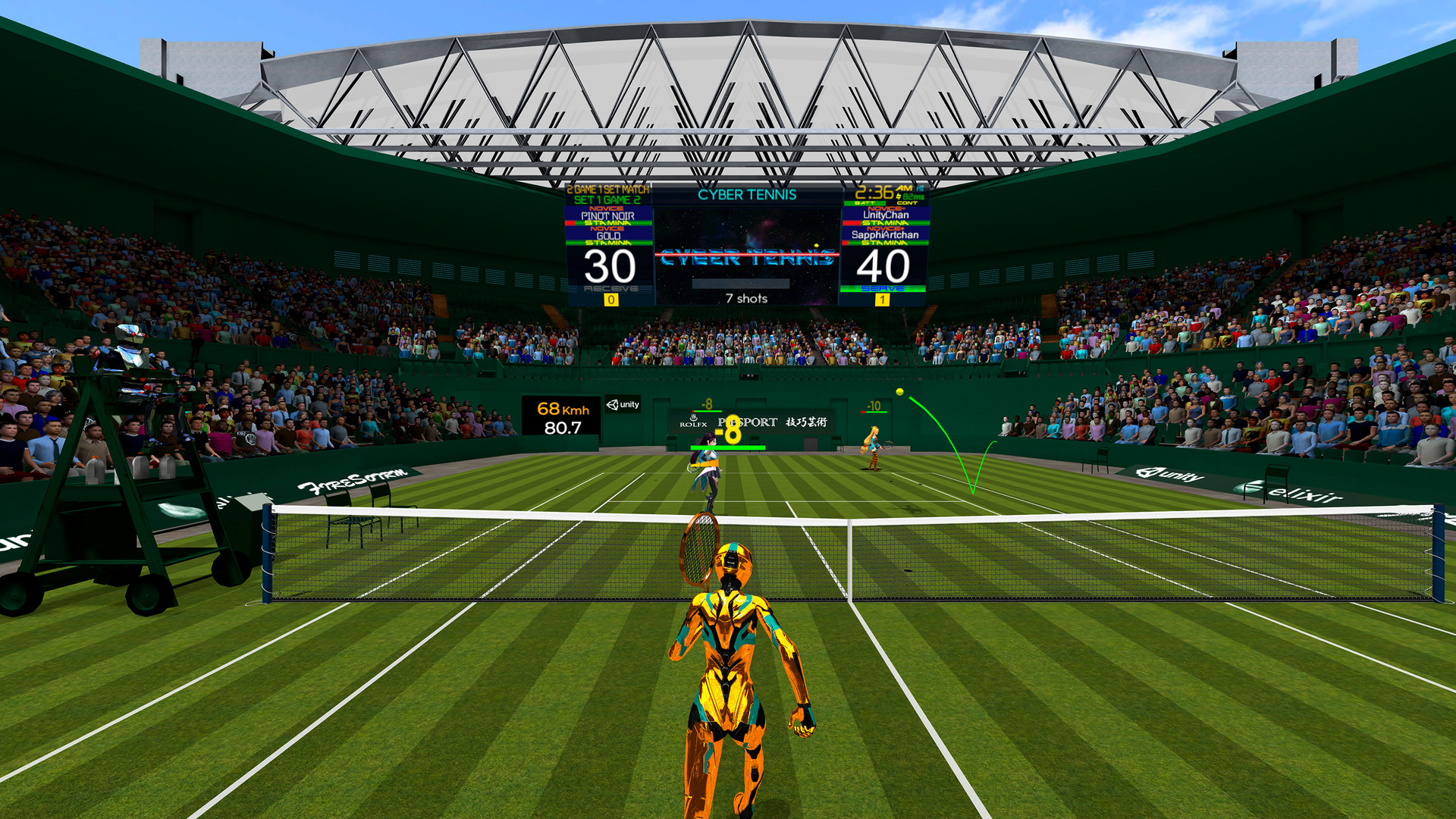Expand the 2 GAME 1 SET MATCH header

pos(607,190)
